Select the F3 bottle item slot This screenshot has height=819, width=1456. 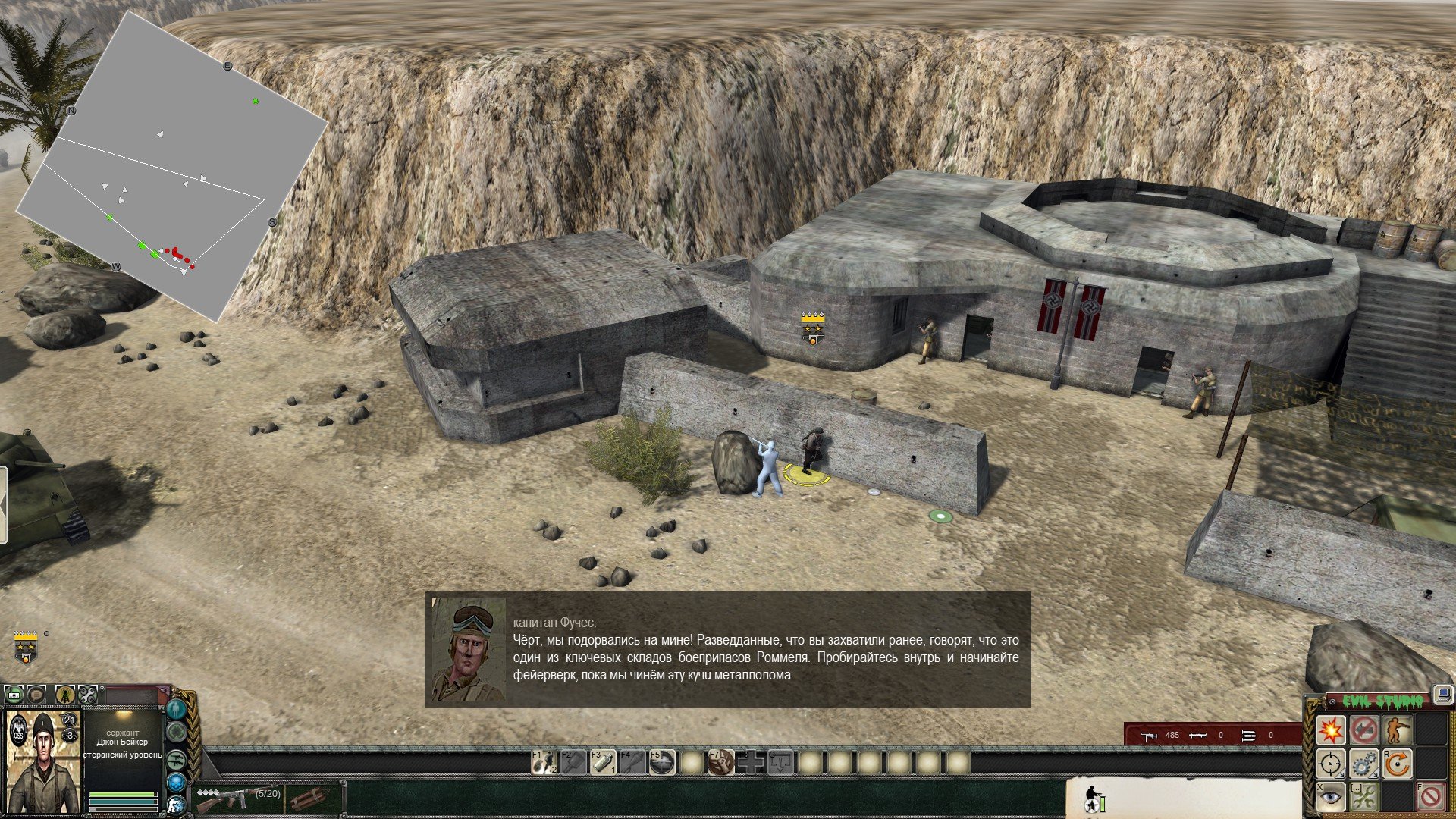(603, 762)
